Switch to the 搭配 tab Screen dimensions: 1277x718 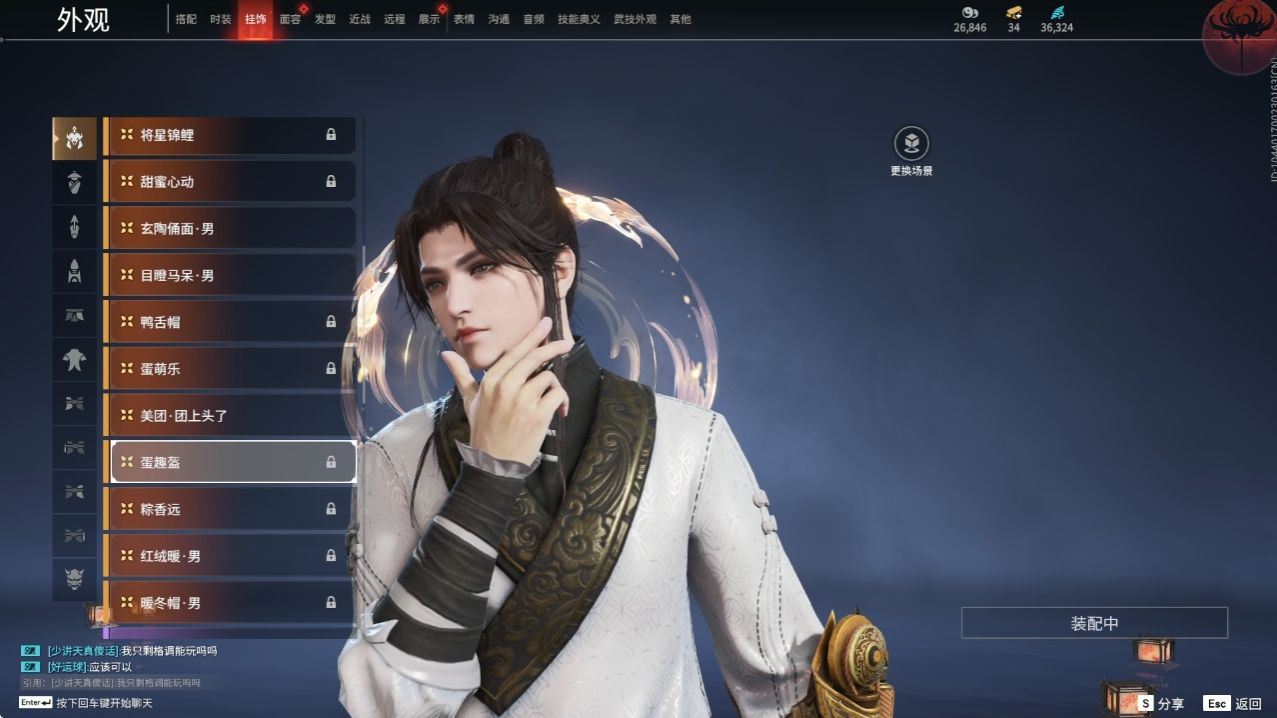point(186,19)
